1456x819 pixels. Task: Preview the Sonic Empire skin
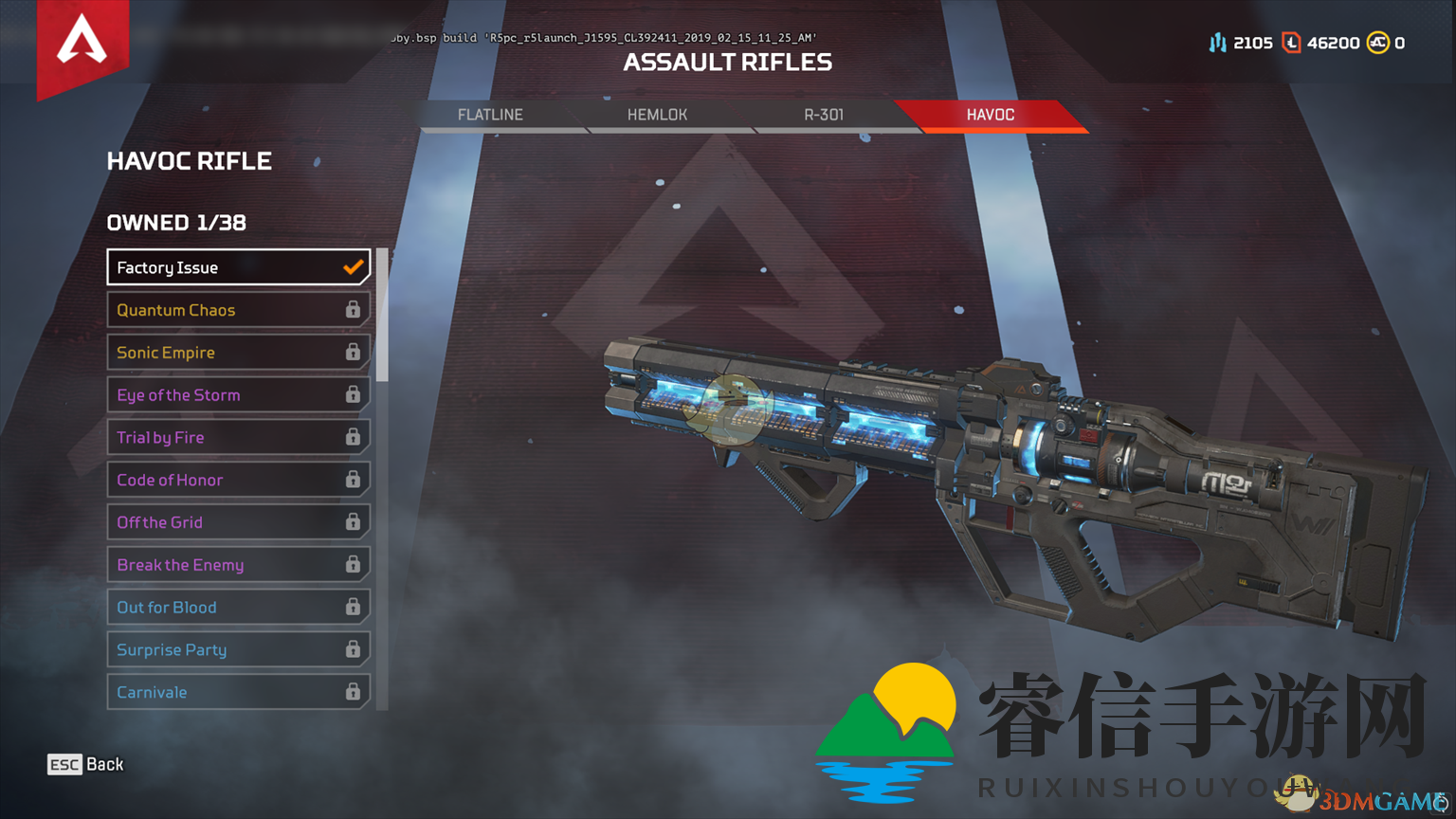tap(238, 353)
